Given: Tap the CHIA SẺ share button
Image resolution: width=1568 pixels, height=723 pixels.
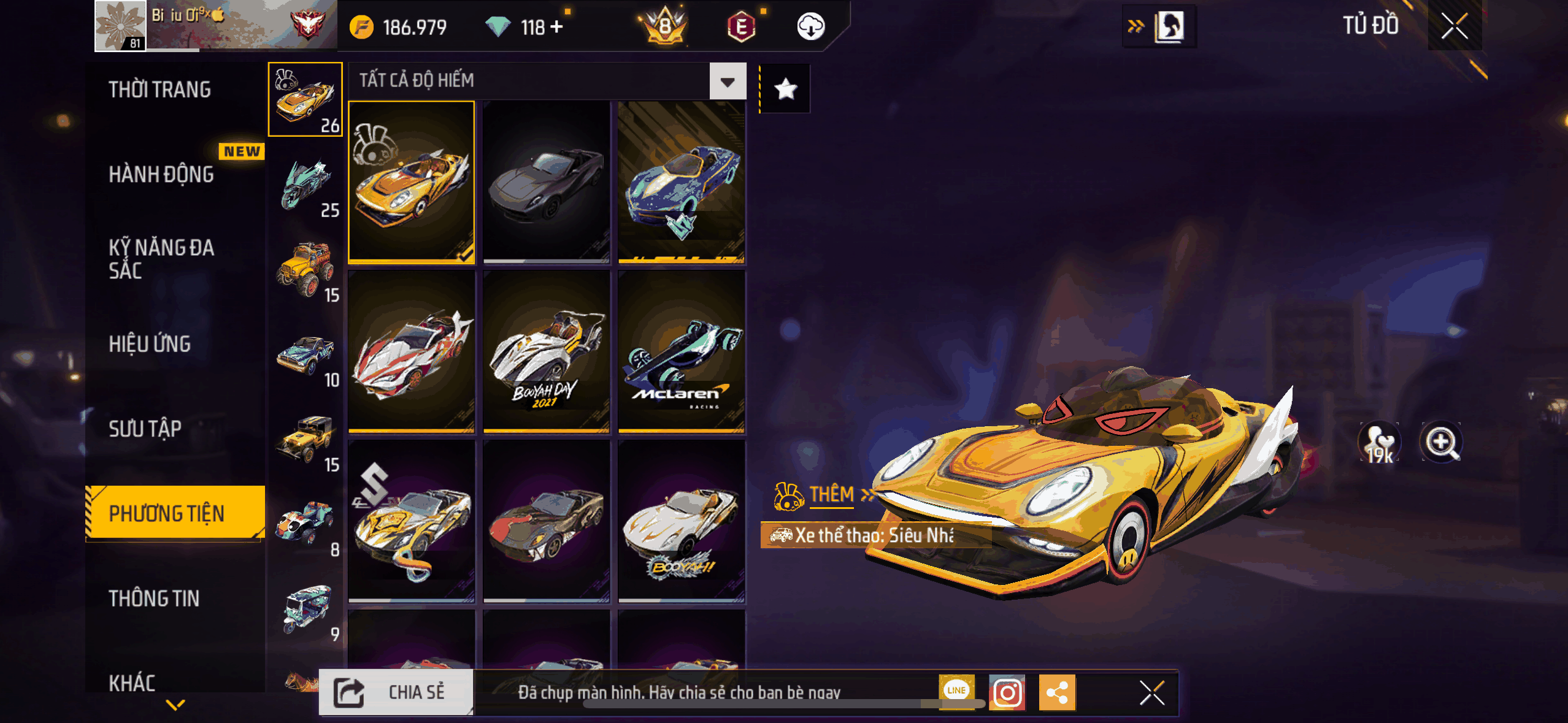Looking at the screenshot, I should (396, 692).
